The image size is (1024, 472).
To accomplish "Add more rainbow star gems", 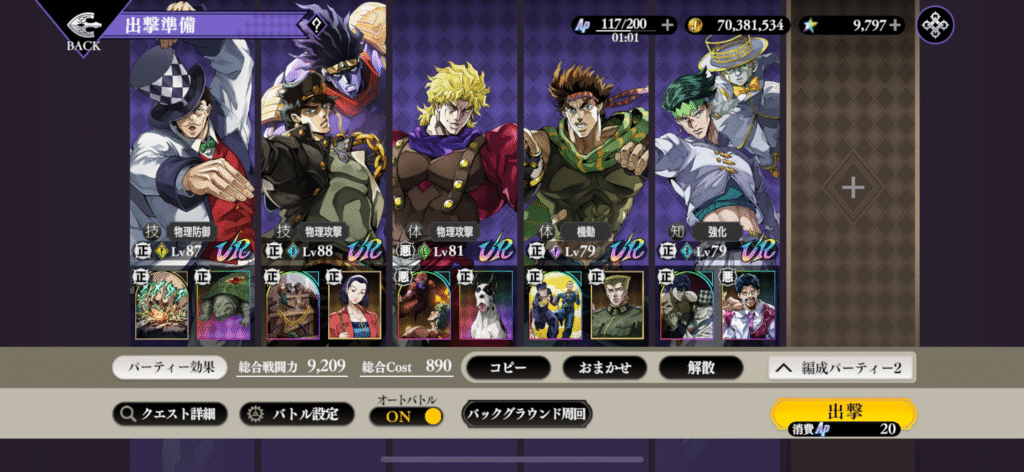I will [895, 25].
